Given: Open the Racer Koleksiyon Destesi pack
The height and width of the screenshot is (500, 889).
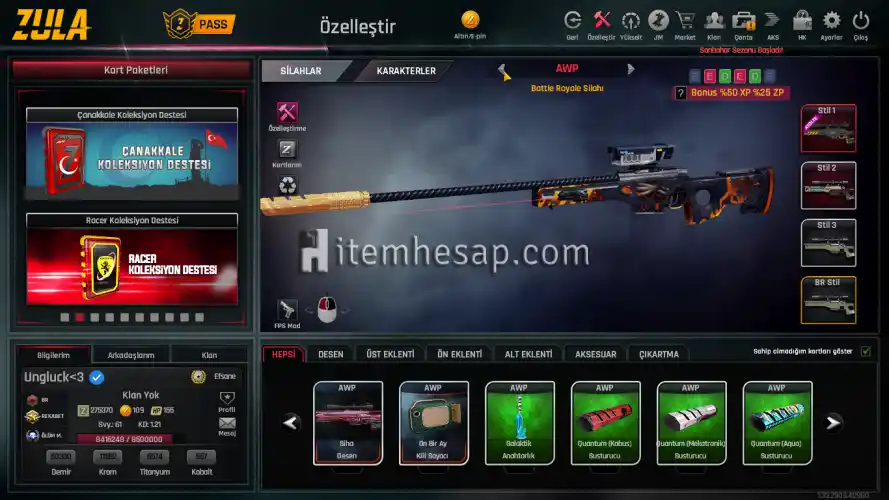Looking at the screenshot, I should pos(132,264).
